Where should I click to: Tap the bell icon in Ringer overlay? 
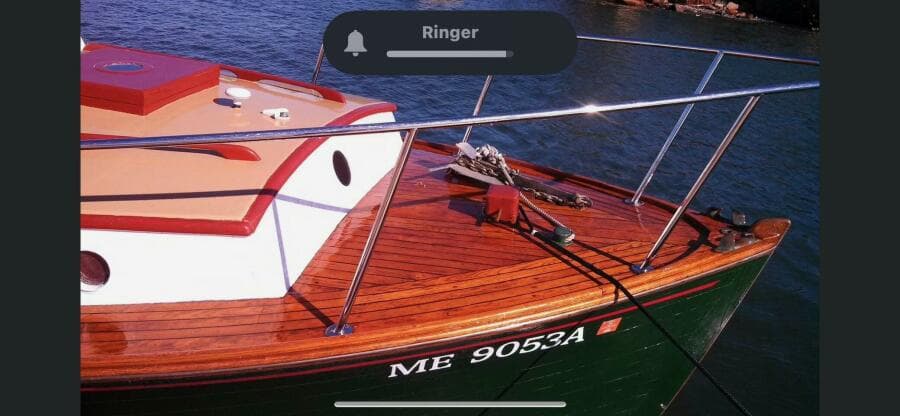pos(355,43)
